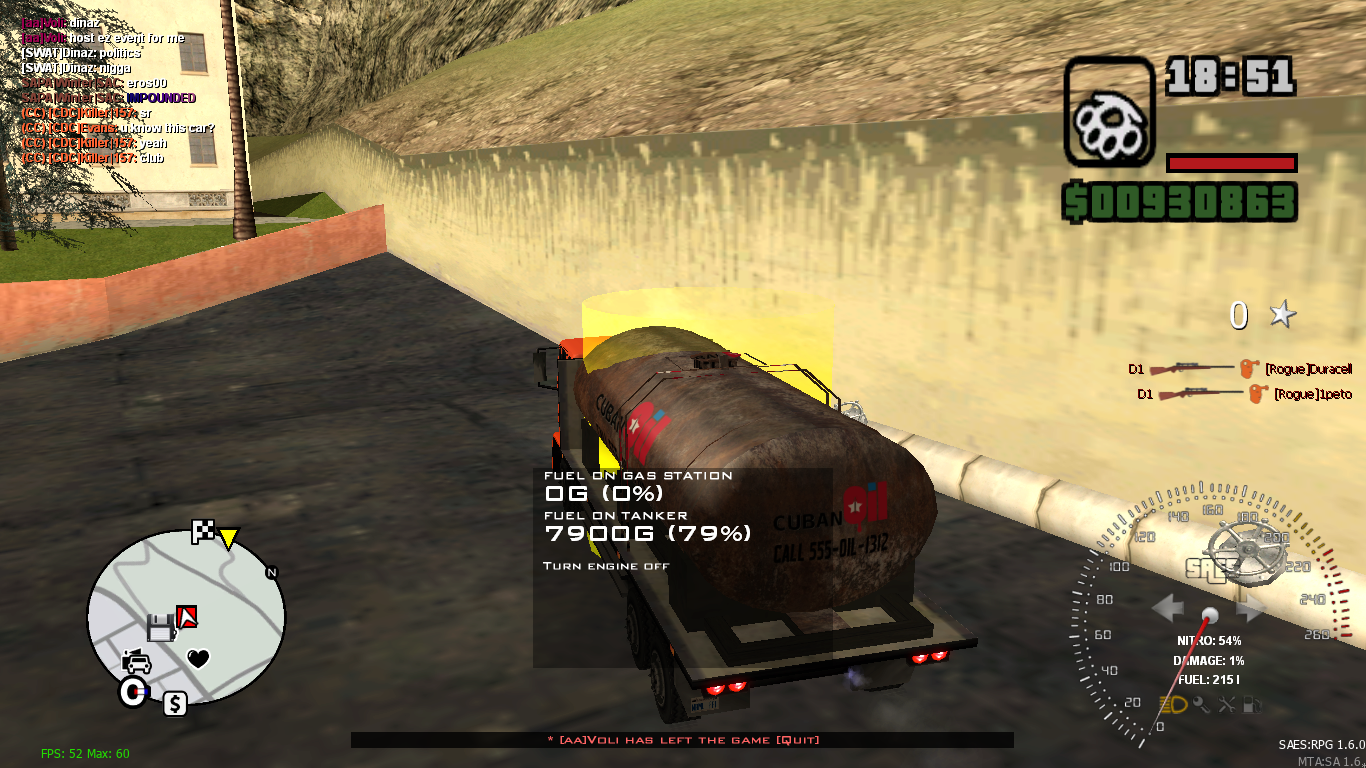Toggle the vehicle headlights icon
The image size is (1366, 768).
point(1172,704)
